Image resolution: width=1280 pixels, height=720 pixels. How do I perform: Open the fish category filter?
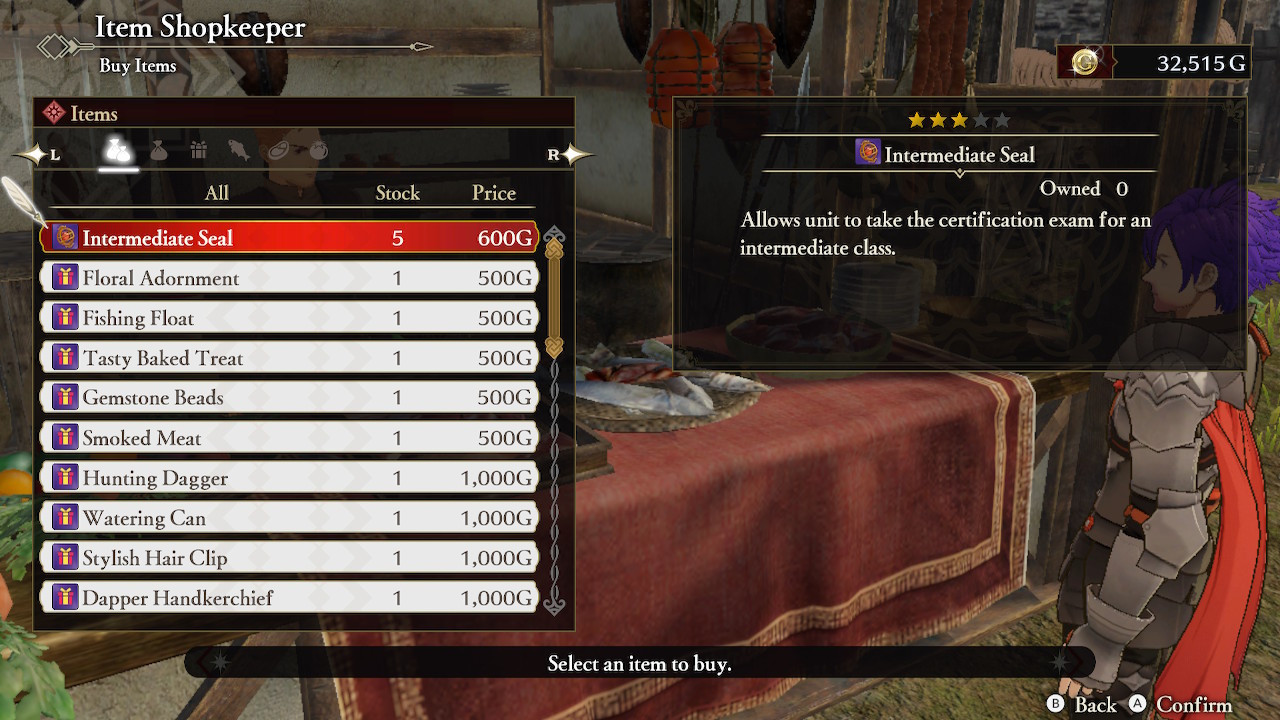tap(238, 150)
